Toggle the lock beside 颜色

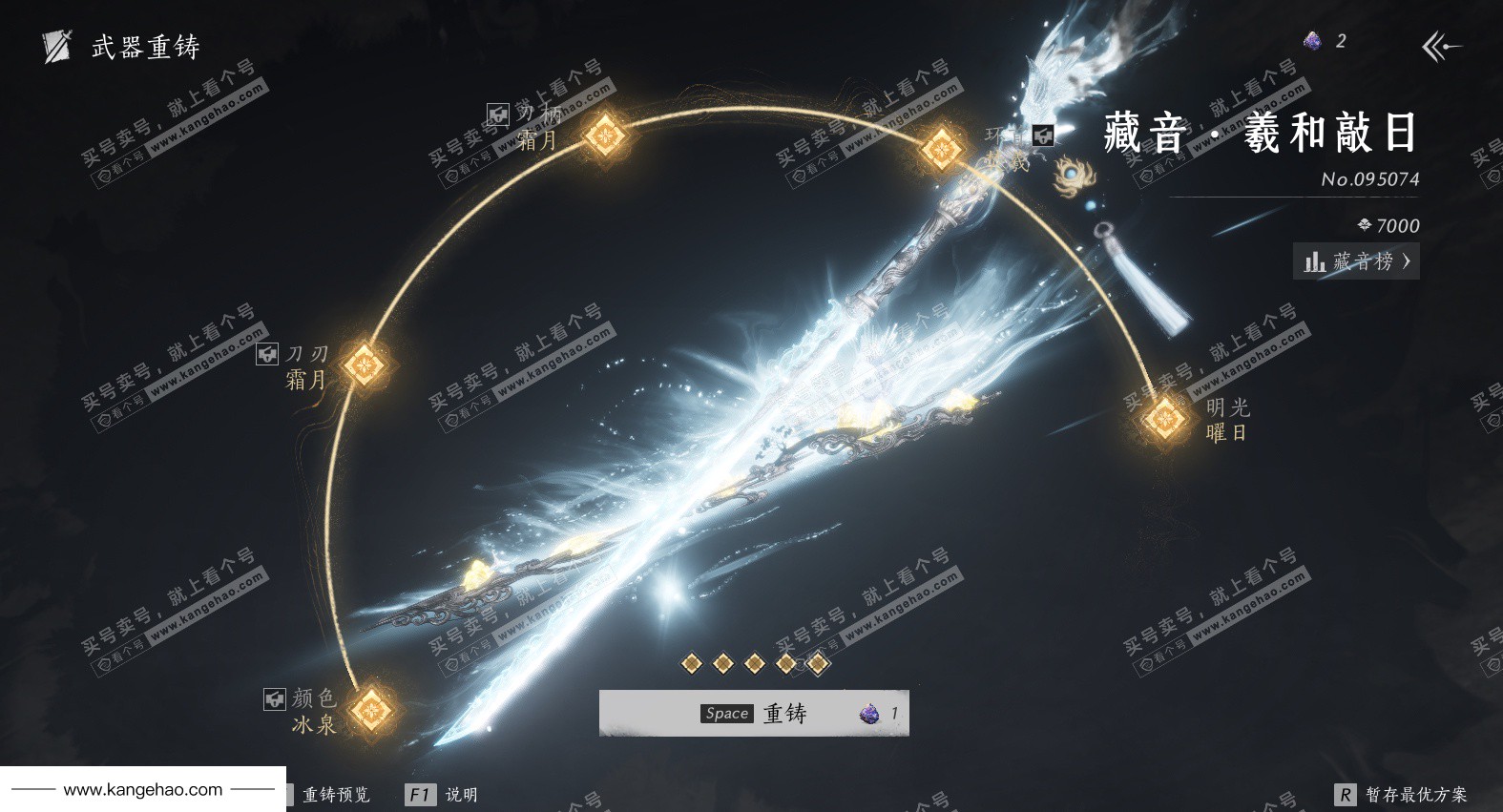click(x=274, y=699)
